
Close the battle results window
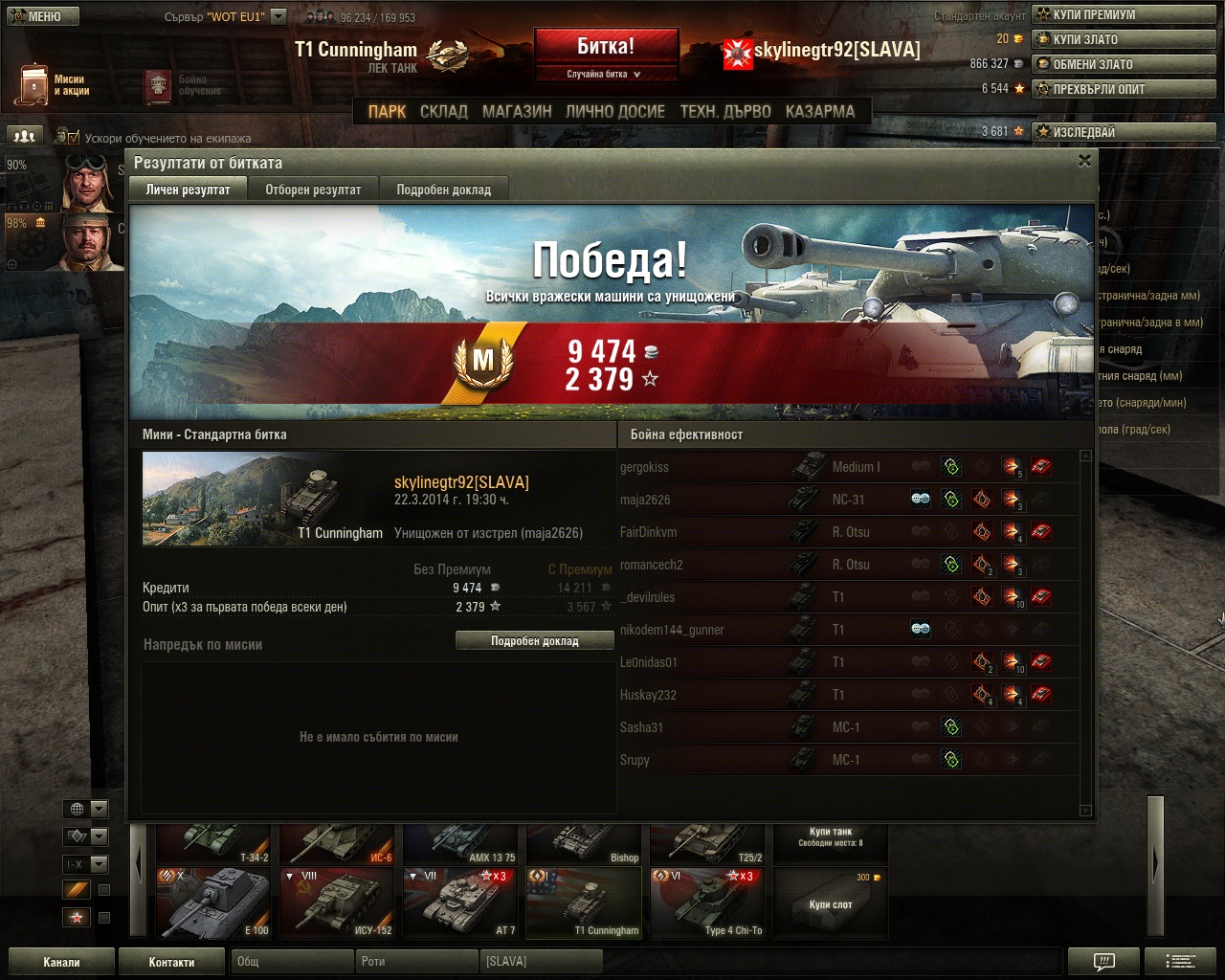(1084, 161)
